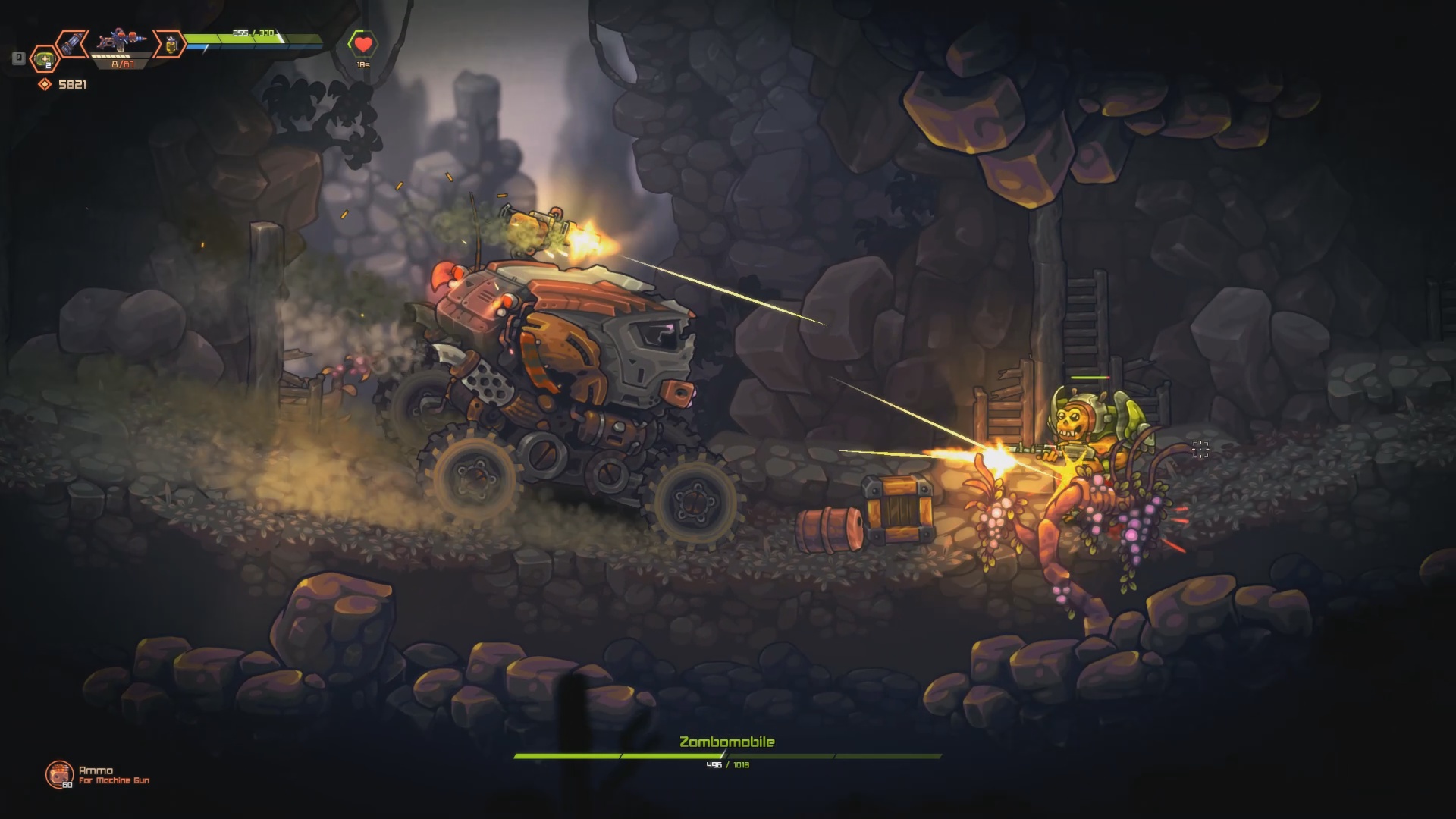The image size is (1456, 819).
Task: Choose the yellow grenade slot
Action: pyautogui.click(x=170, y=45)
